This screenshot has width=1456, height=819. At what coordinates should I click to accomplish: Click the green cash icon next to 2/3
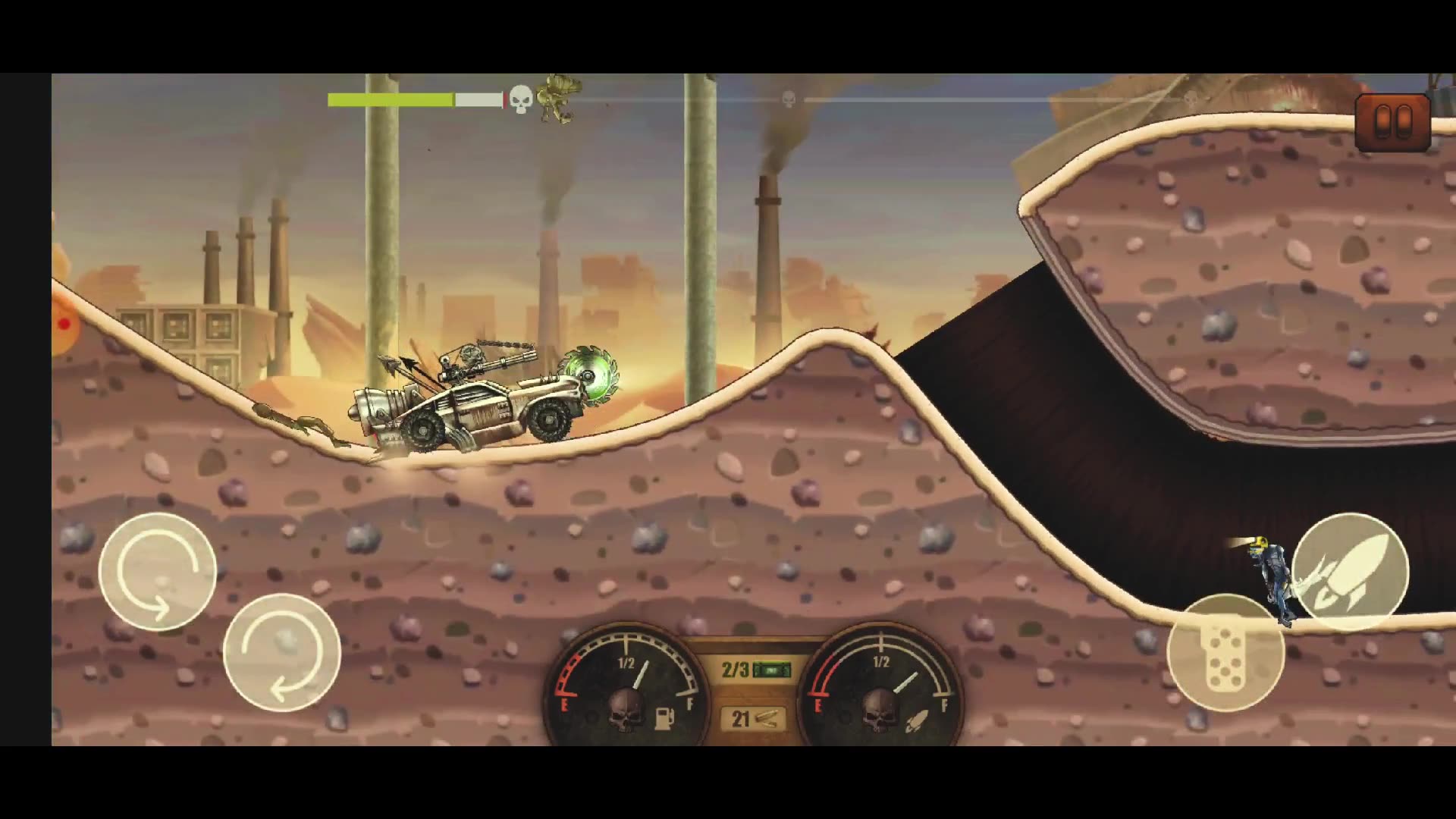[771, 668]
